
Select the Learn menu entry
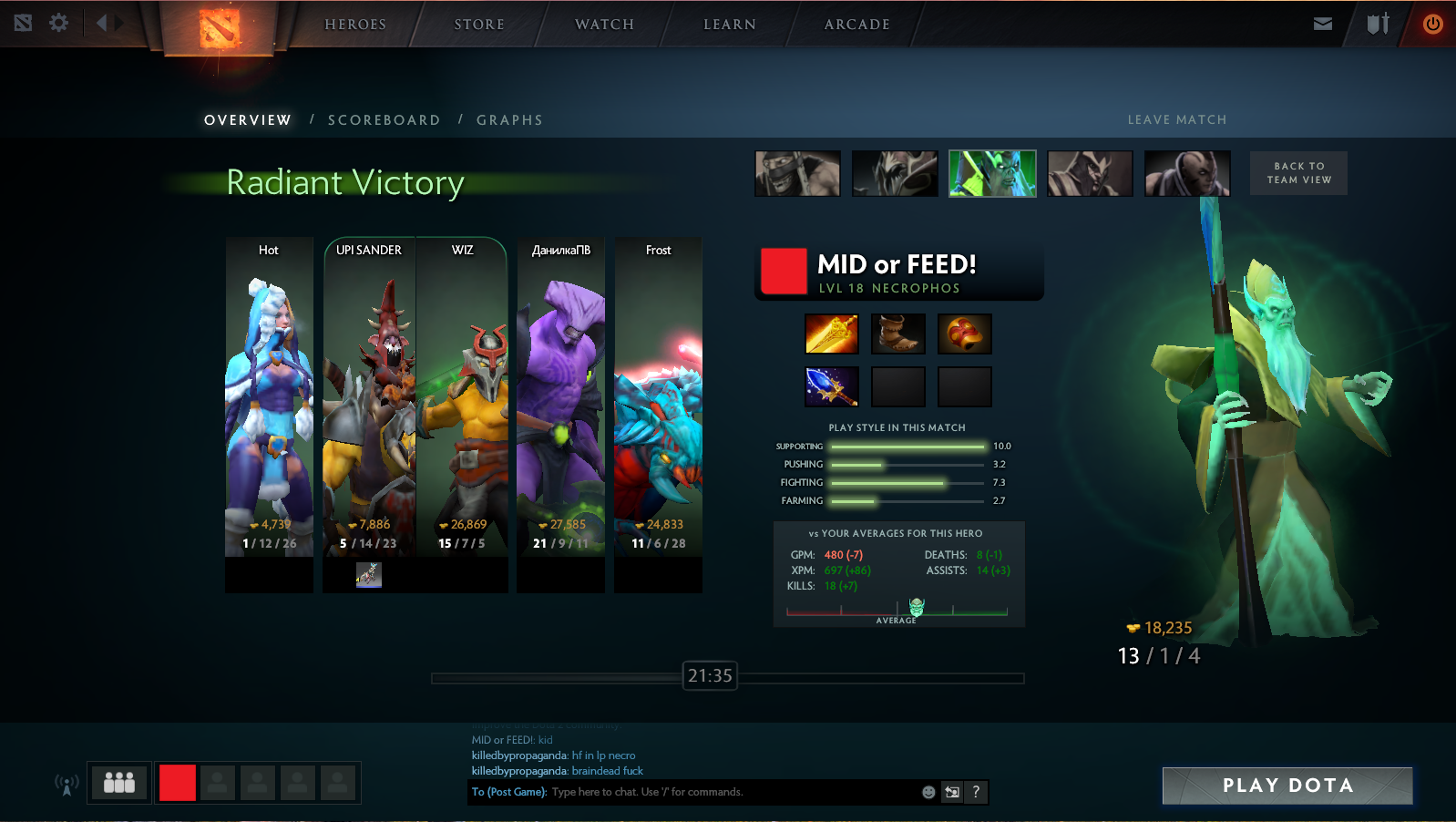730,25
